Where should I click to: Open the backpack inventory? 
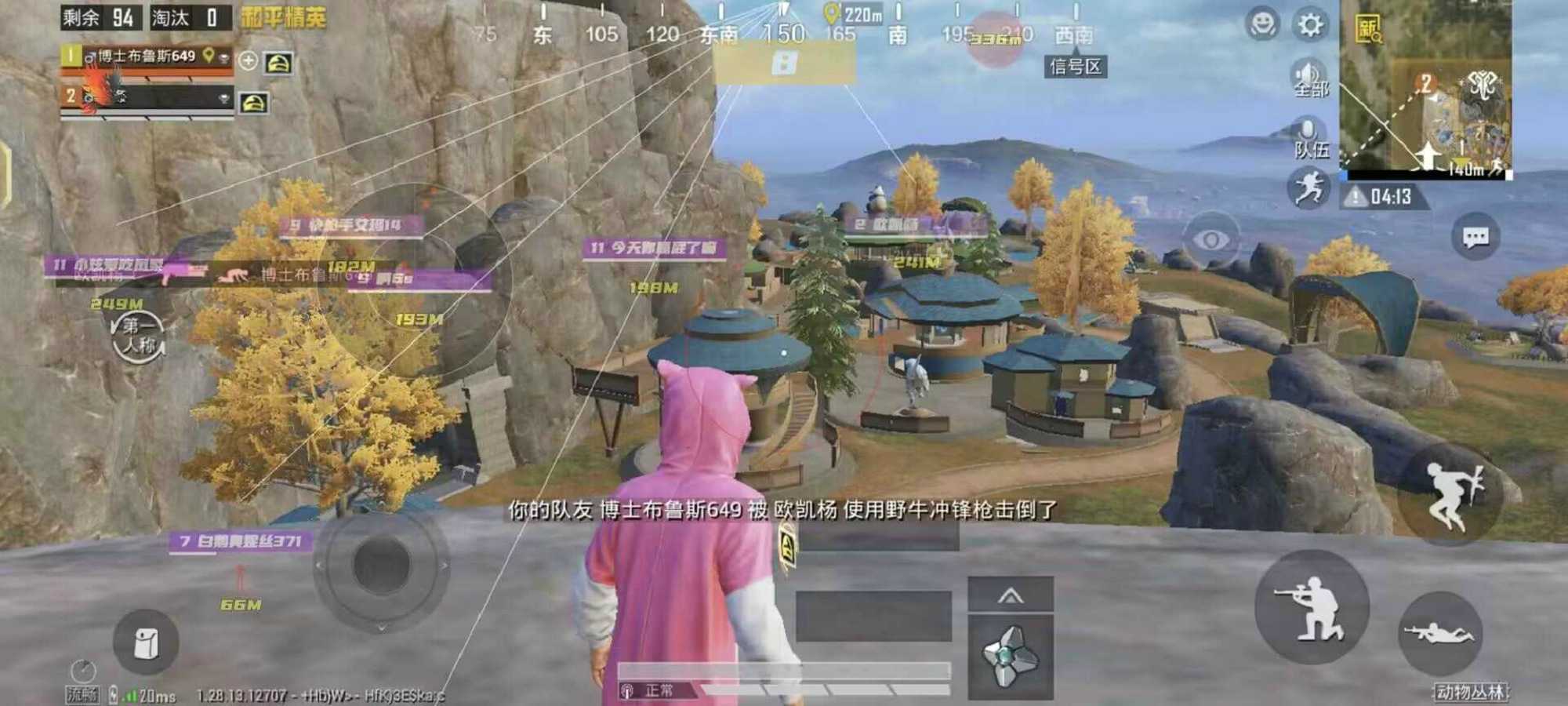146,642
